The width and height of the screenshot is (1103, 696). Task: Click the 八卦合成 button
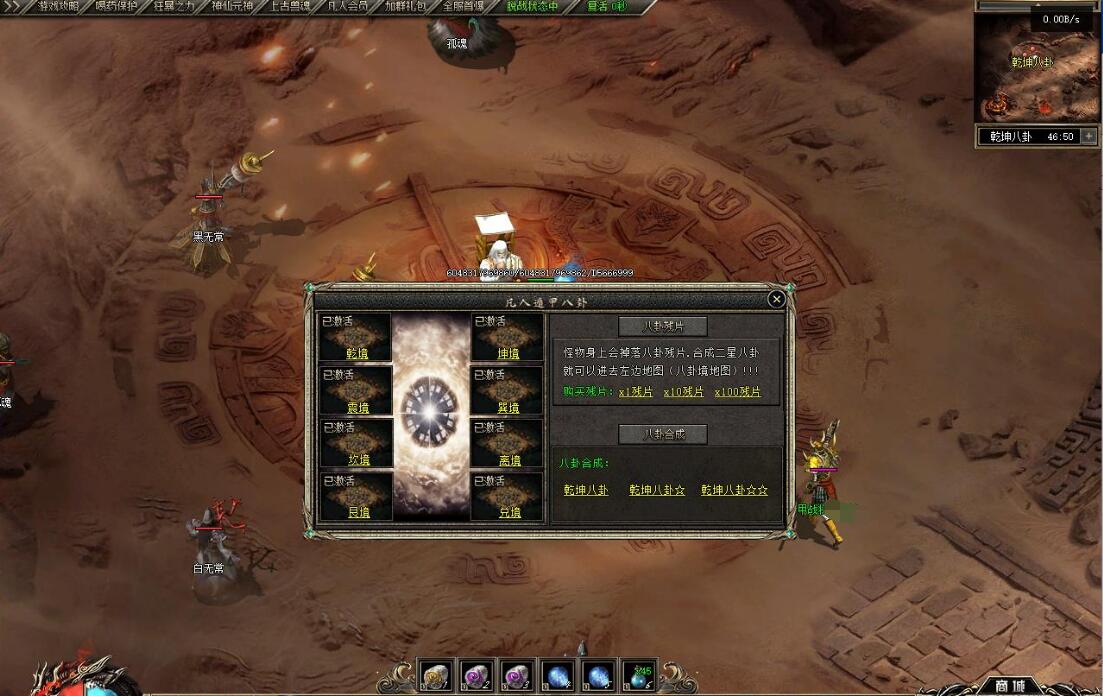[x=662, y=434]
